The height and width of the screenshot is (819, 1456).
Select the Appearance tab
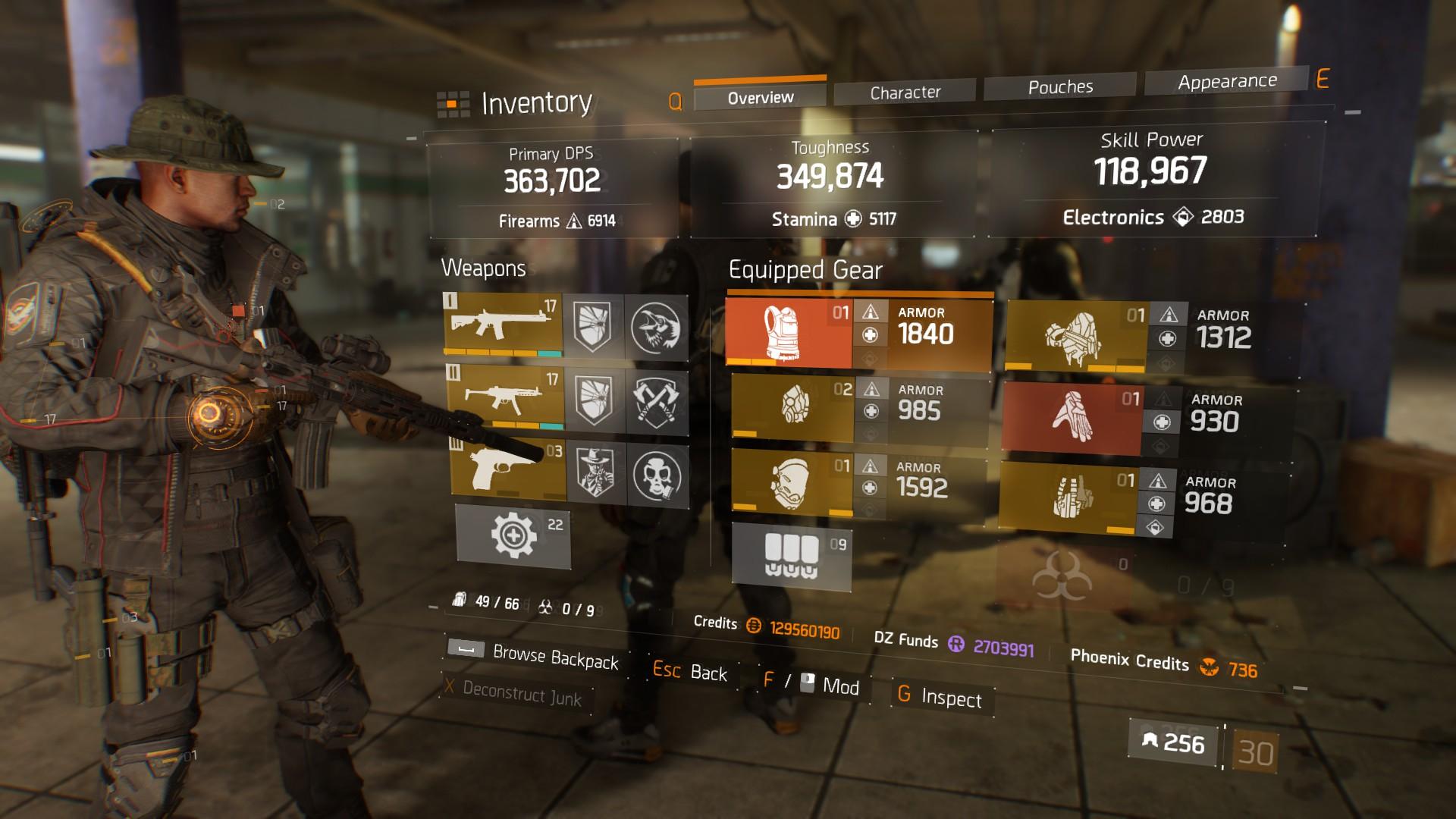coord(1226,81)
